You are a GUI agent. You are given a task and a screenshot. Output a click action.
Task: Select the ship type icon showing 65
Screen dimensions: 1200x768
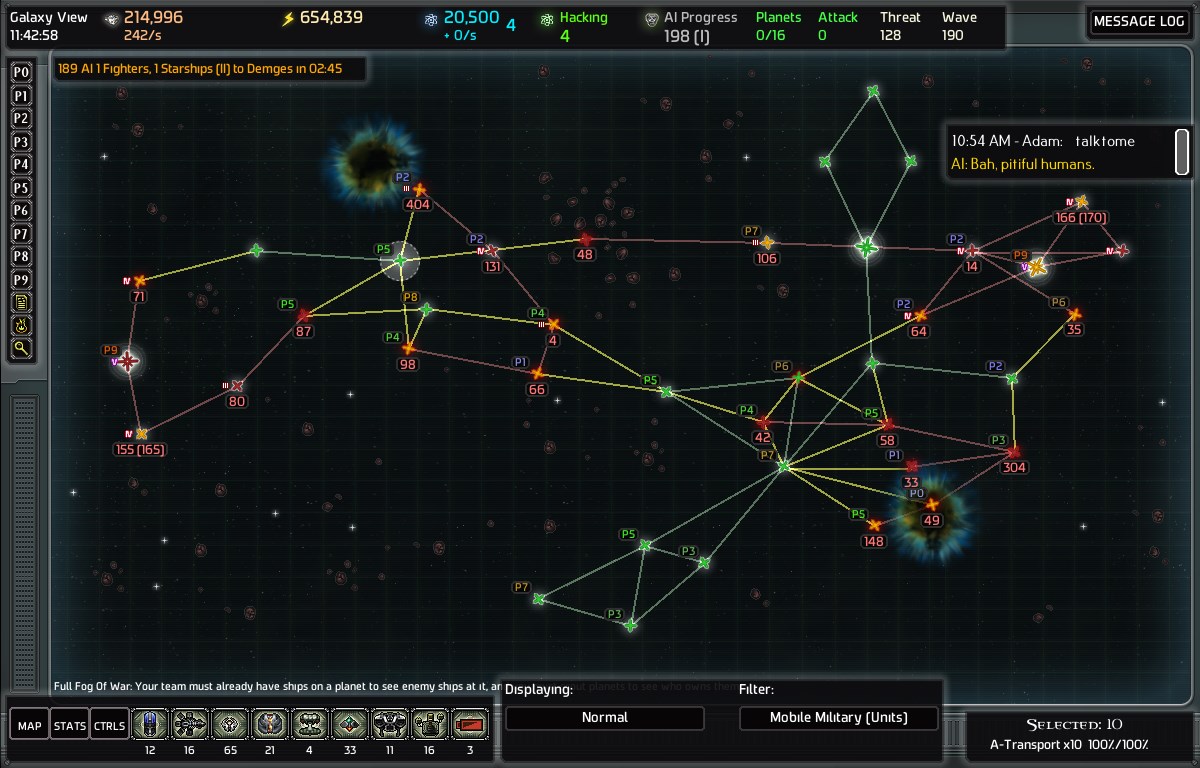[229, 723]
